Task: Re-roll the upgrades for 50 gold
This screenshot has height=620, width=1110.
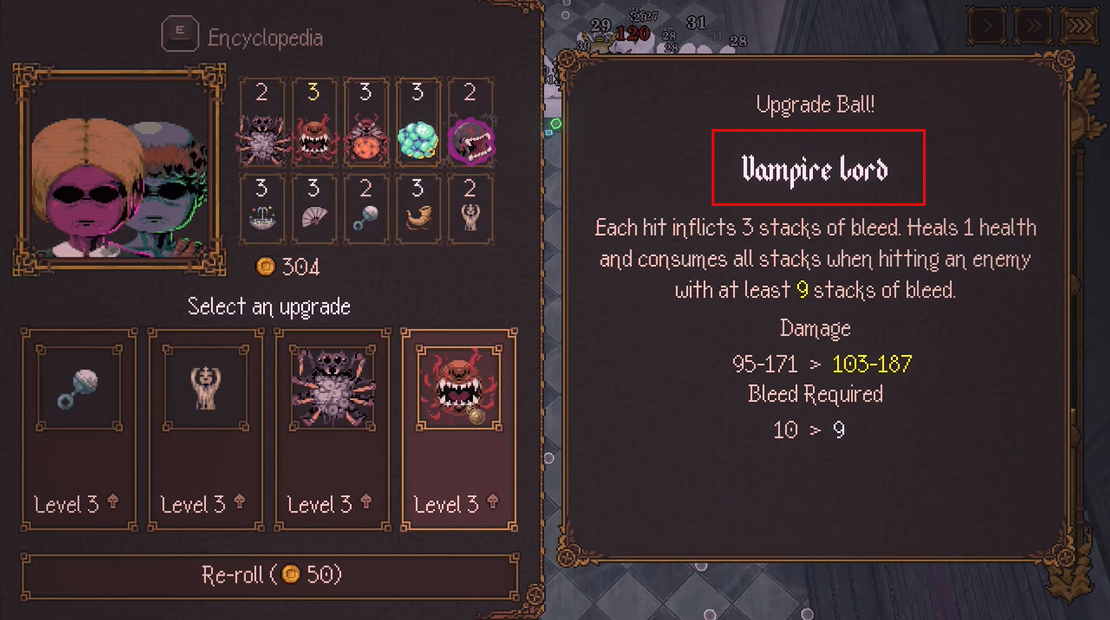Action: click(x=271, y=575)
